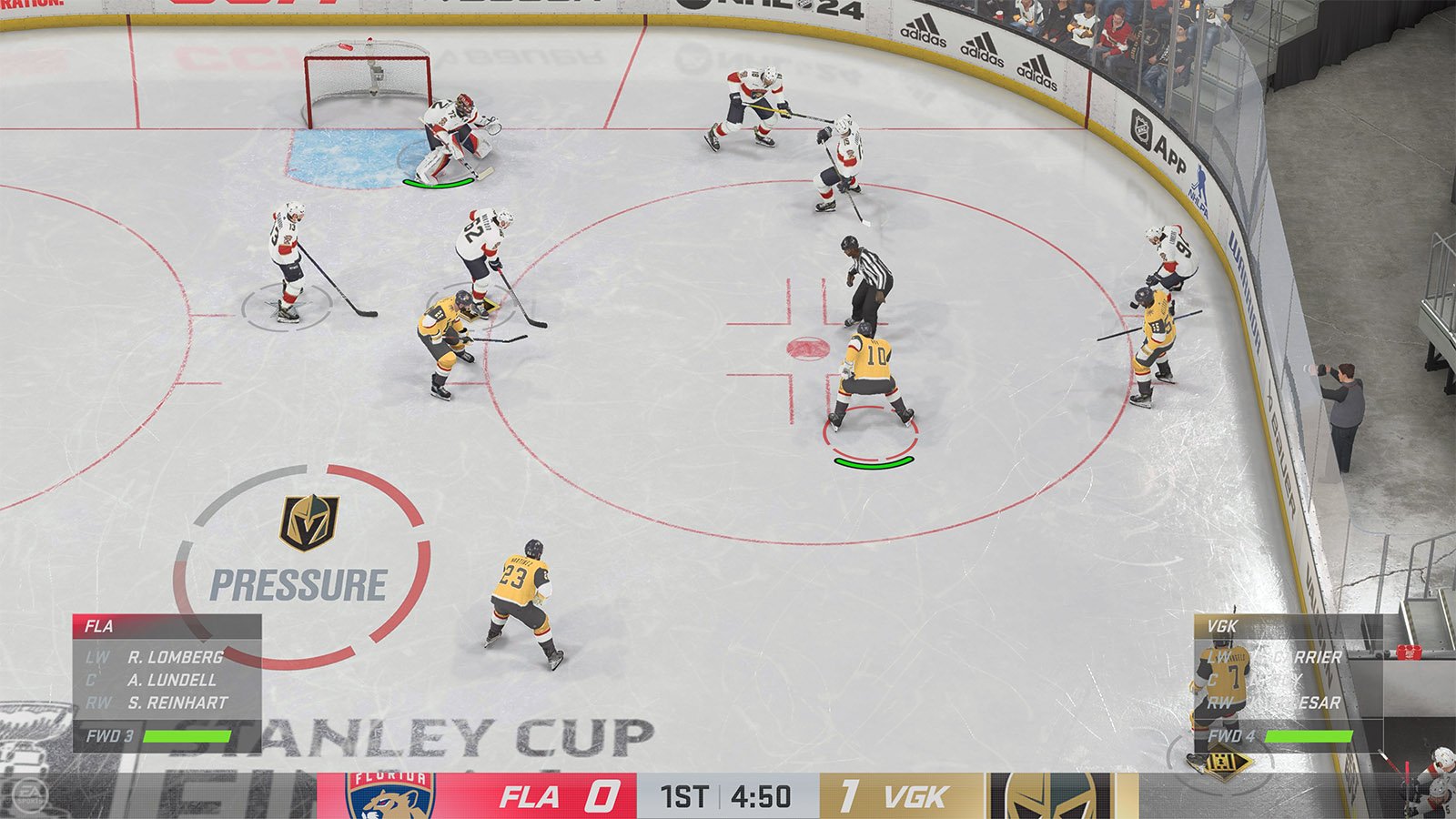1456x819 pixels.
Task: Choose A. Lundell in the FLA line list
Action: pyautogui.click(x=171, y=680)
